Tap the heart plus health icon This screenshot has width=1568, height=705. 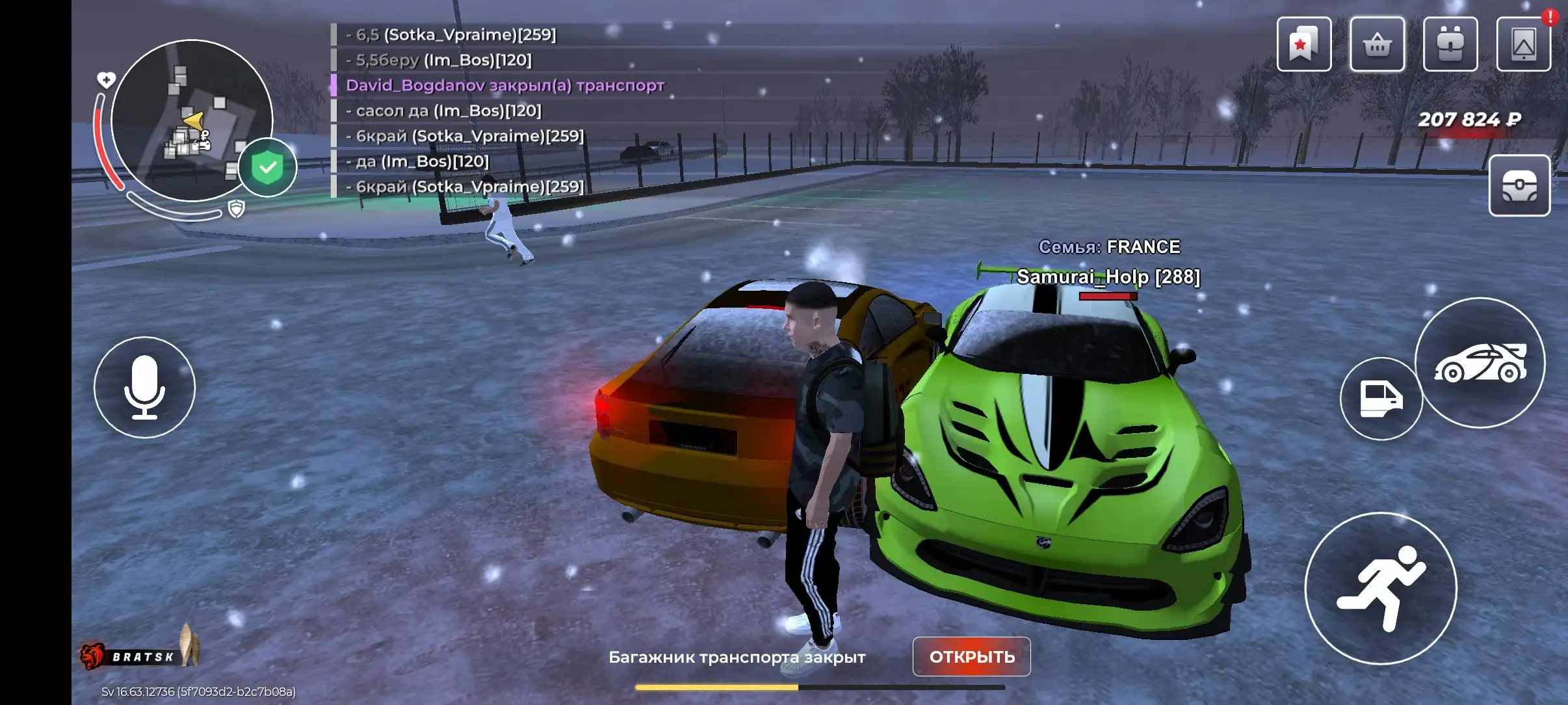106,80
